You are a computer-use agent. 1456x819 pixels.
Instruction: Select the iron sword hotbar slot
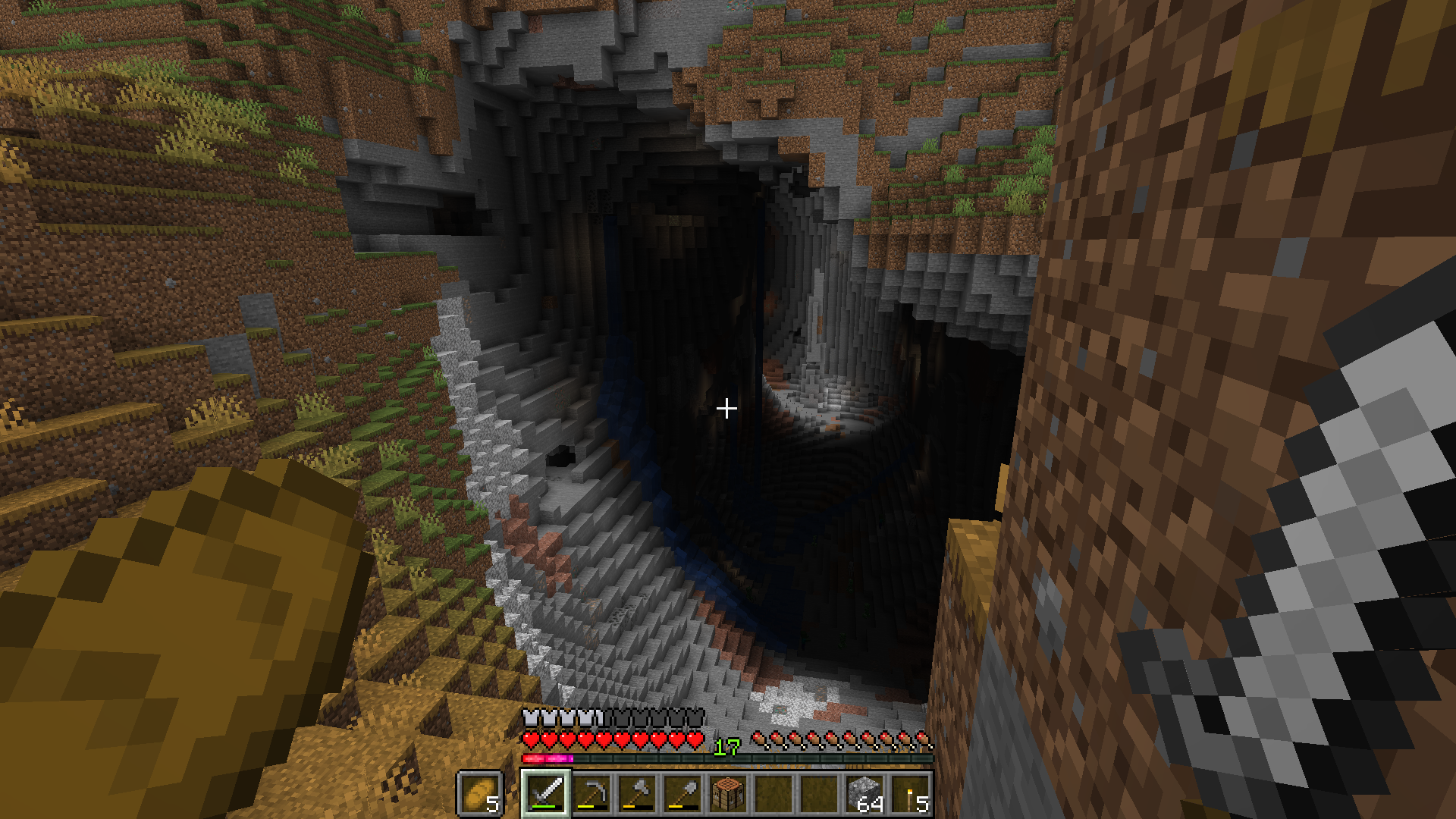tap(546, 794)
